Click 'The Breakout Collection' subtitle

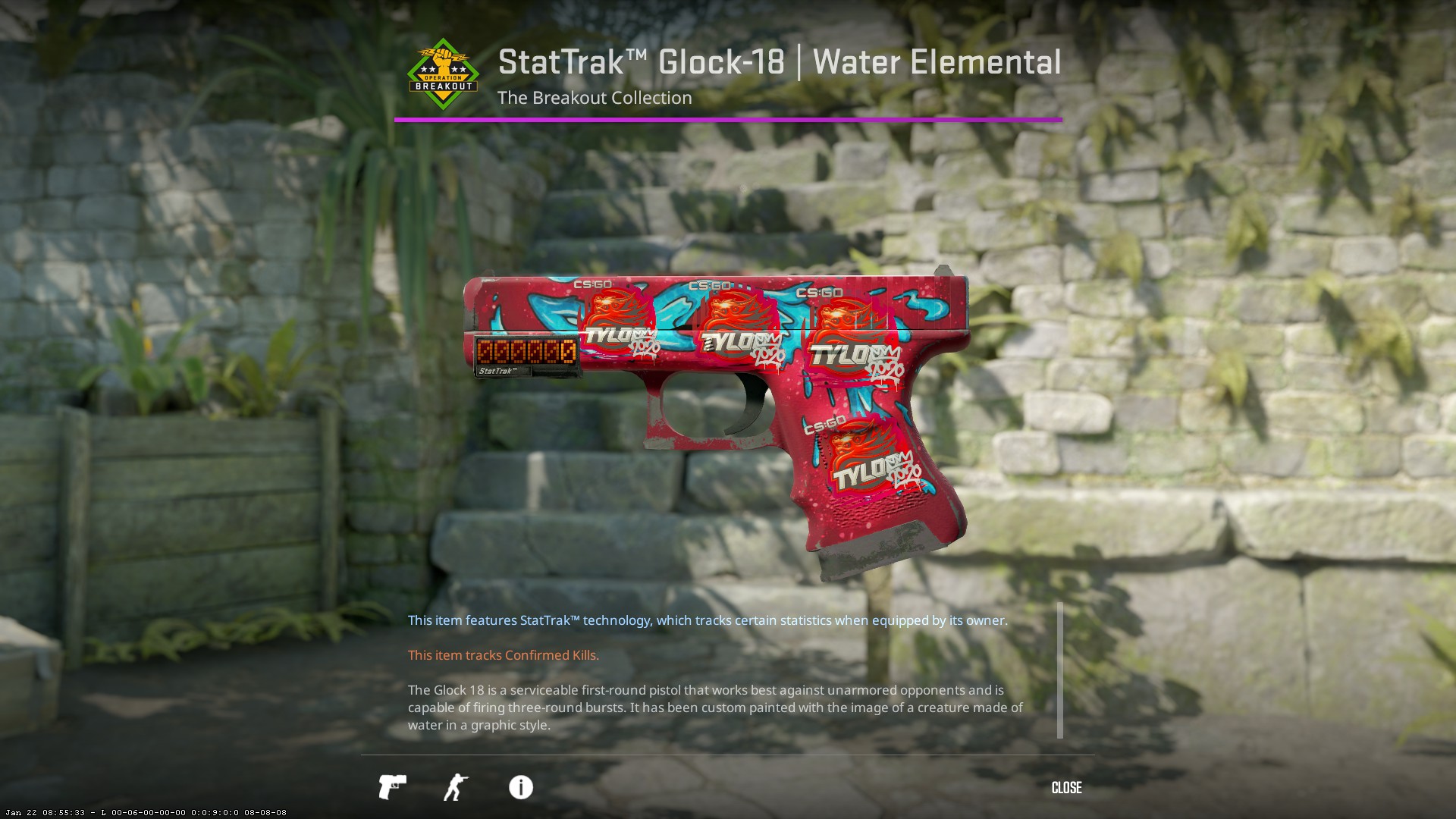[x=595, y=98]
